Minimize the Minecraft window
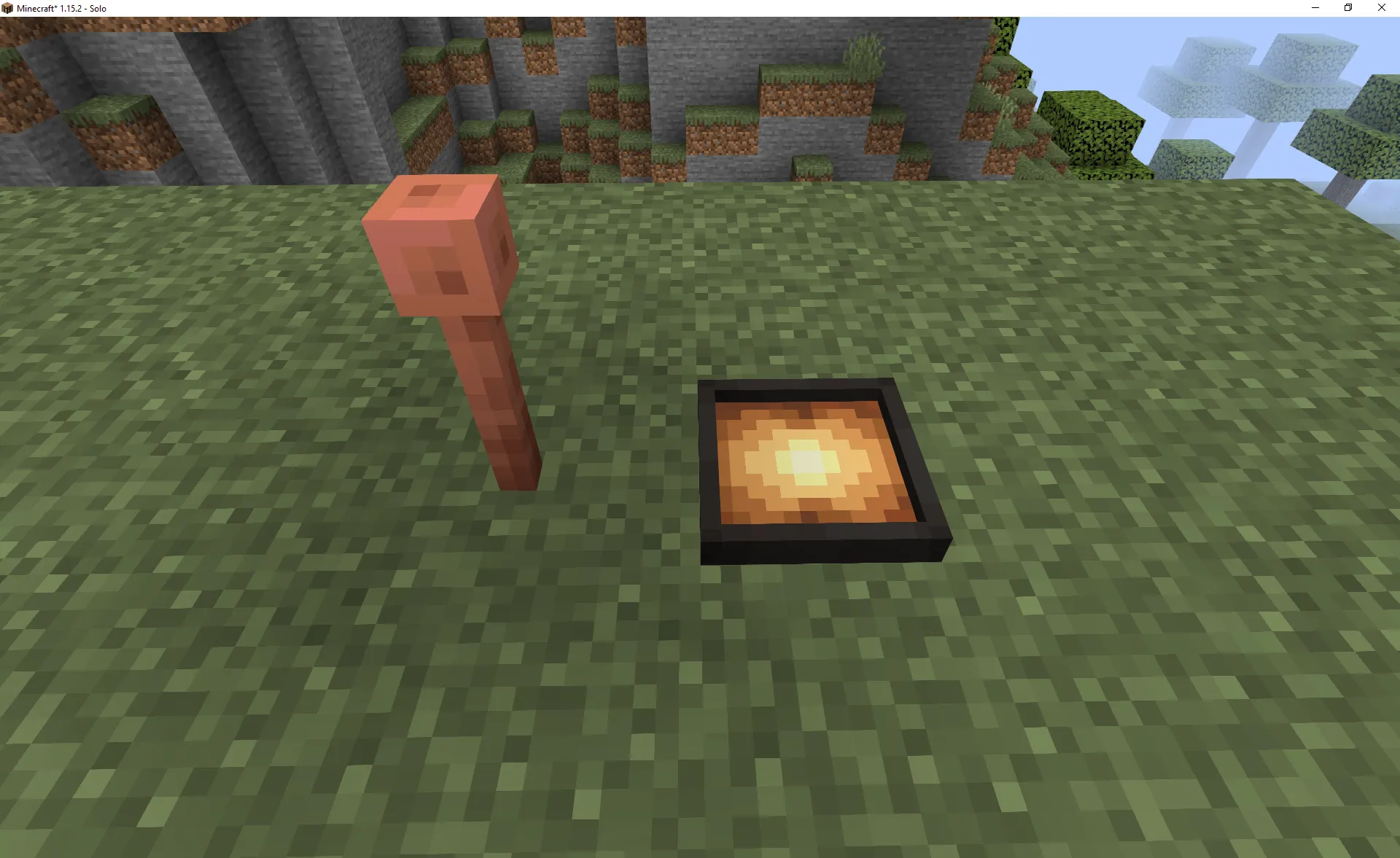Viewport: 1400px width, 858px height. 1315,8
